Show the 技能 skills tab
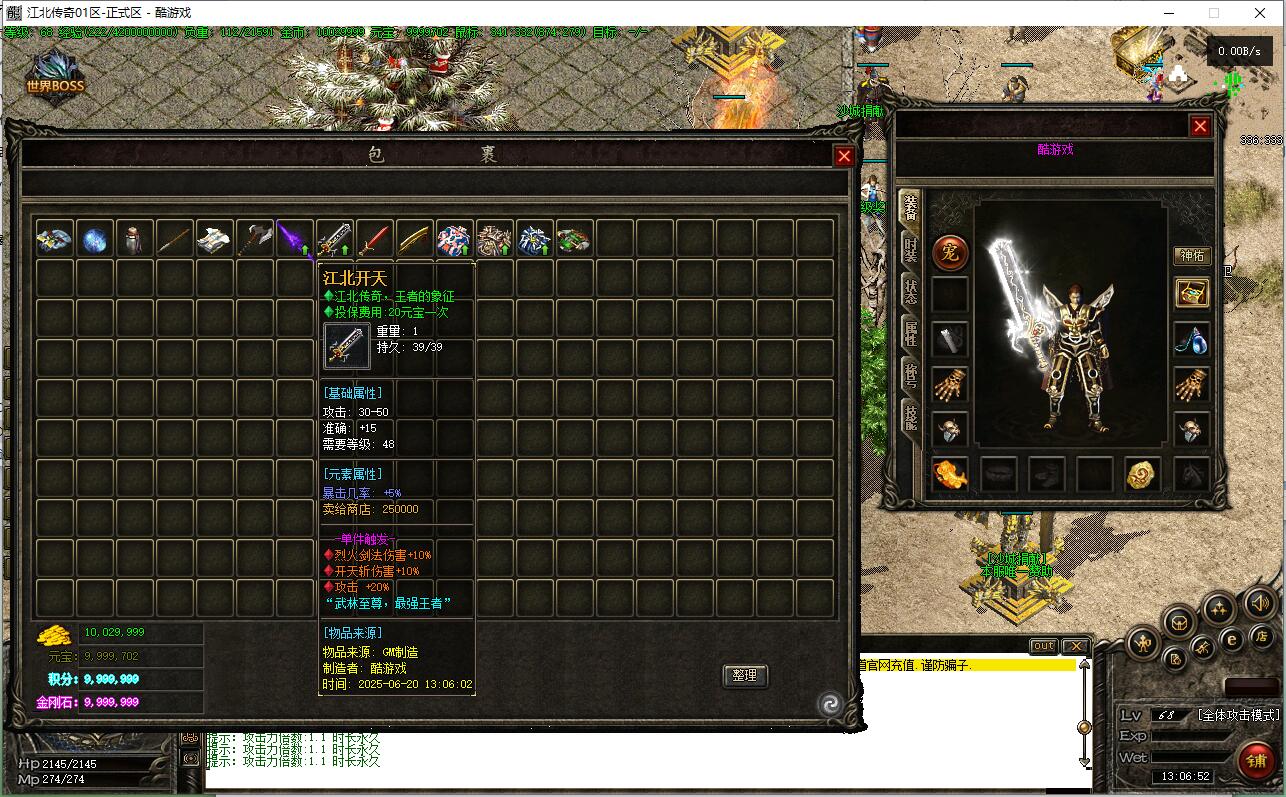This screenshot has height=797, width=1286. (x=910, y=415)
